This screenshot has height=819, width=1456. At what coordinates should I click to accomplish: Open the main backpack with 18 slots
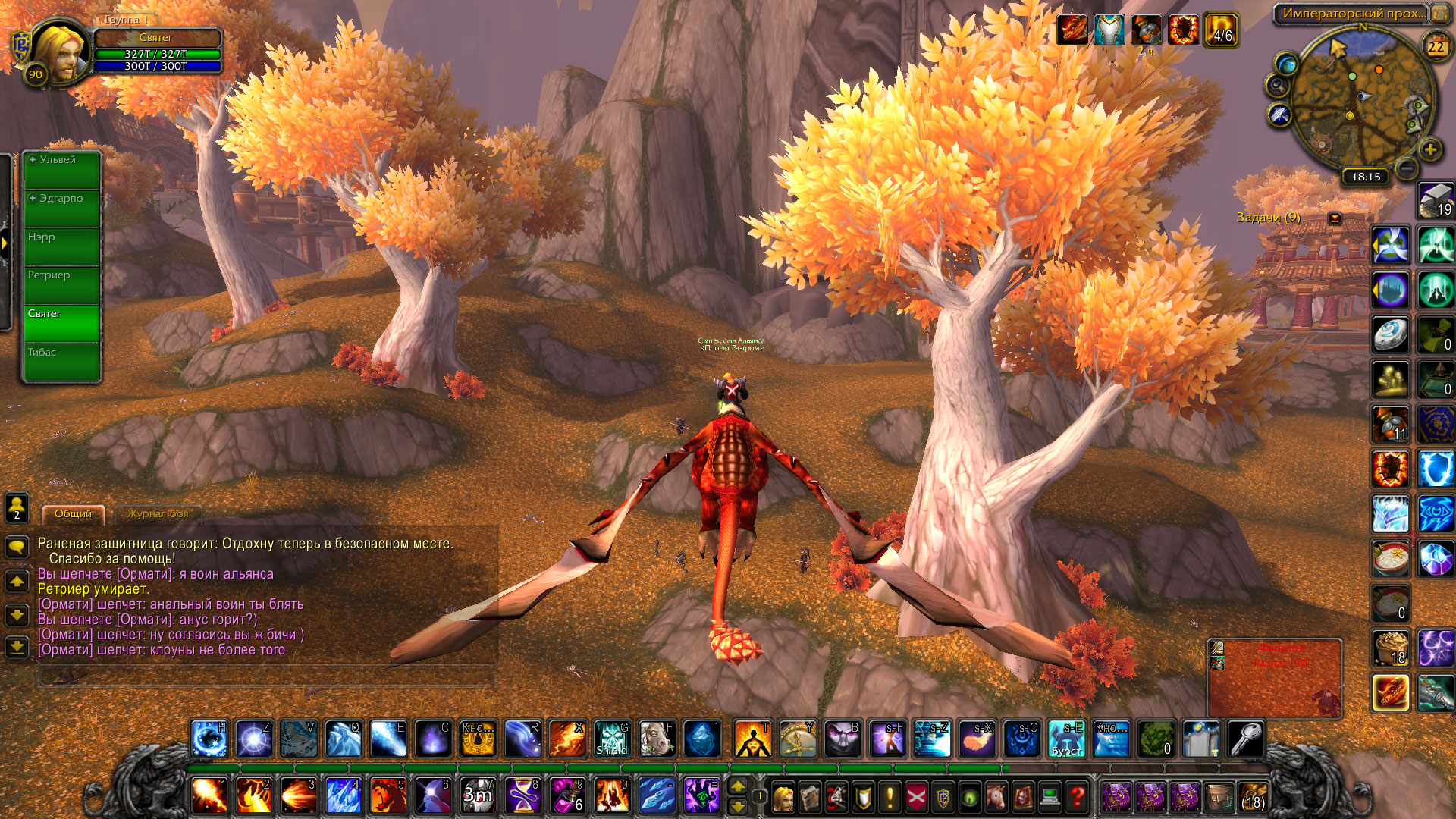tap(1253, 797)
